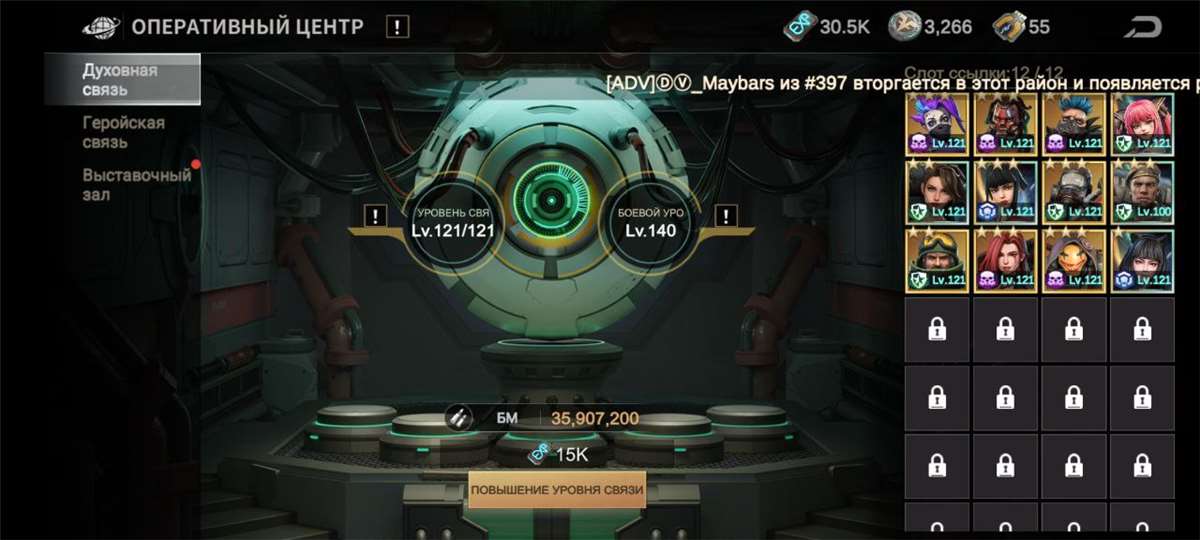The height and width of the screenshot is (540, 1200).
Task: Choose the gas-mask hero portrait
Action: click(x=1074, y=191)
